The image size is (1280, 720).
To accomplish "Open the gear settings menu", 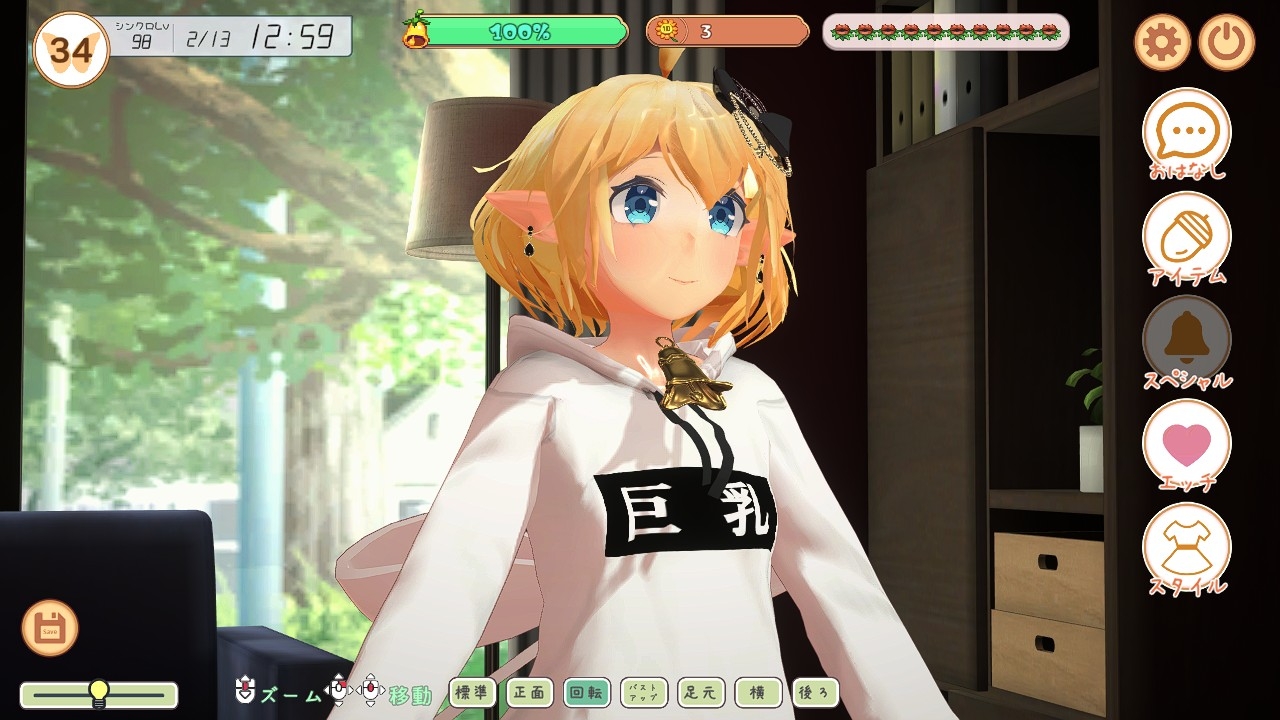I will [1162, 42].
